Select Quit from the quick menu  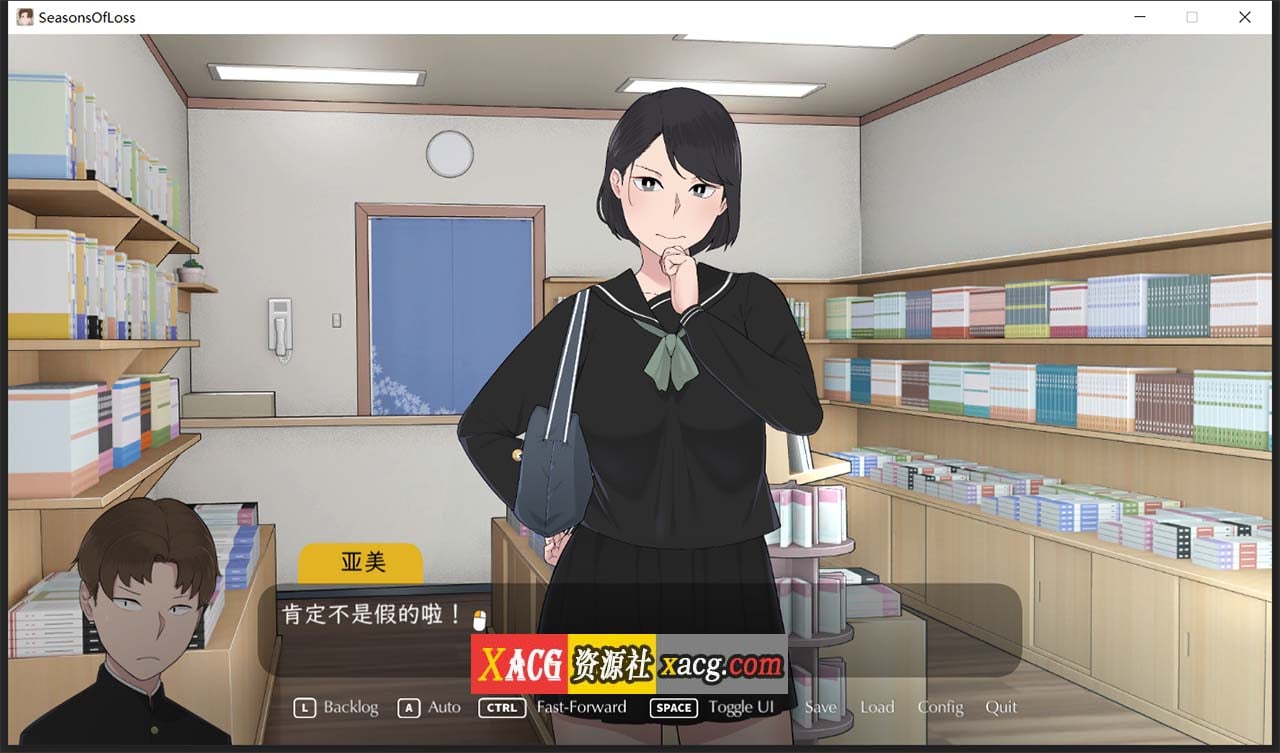pyautogui.click(x=1001, y=707)
